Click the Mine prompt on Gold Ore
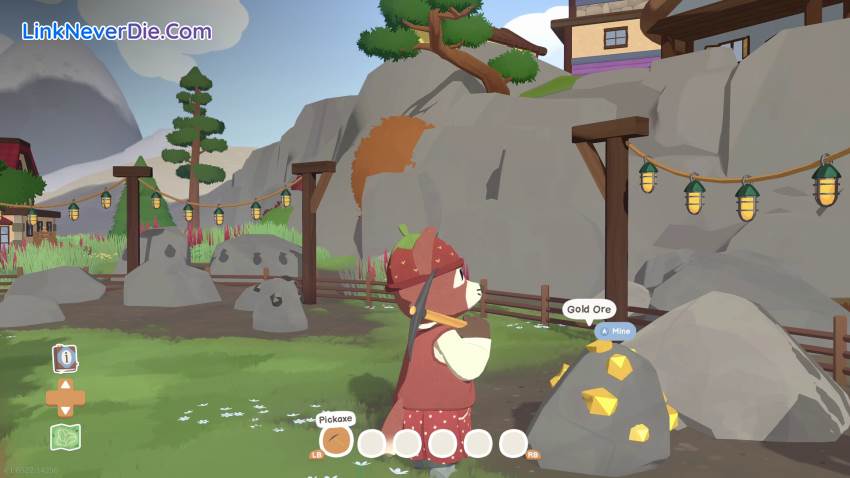 [615, 331]
